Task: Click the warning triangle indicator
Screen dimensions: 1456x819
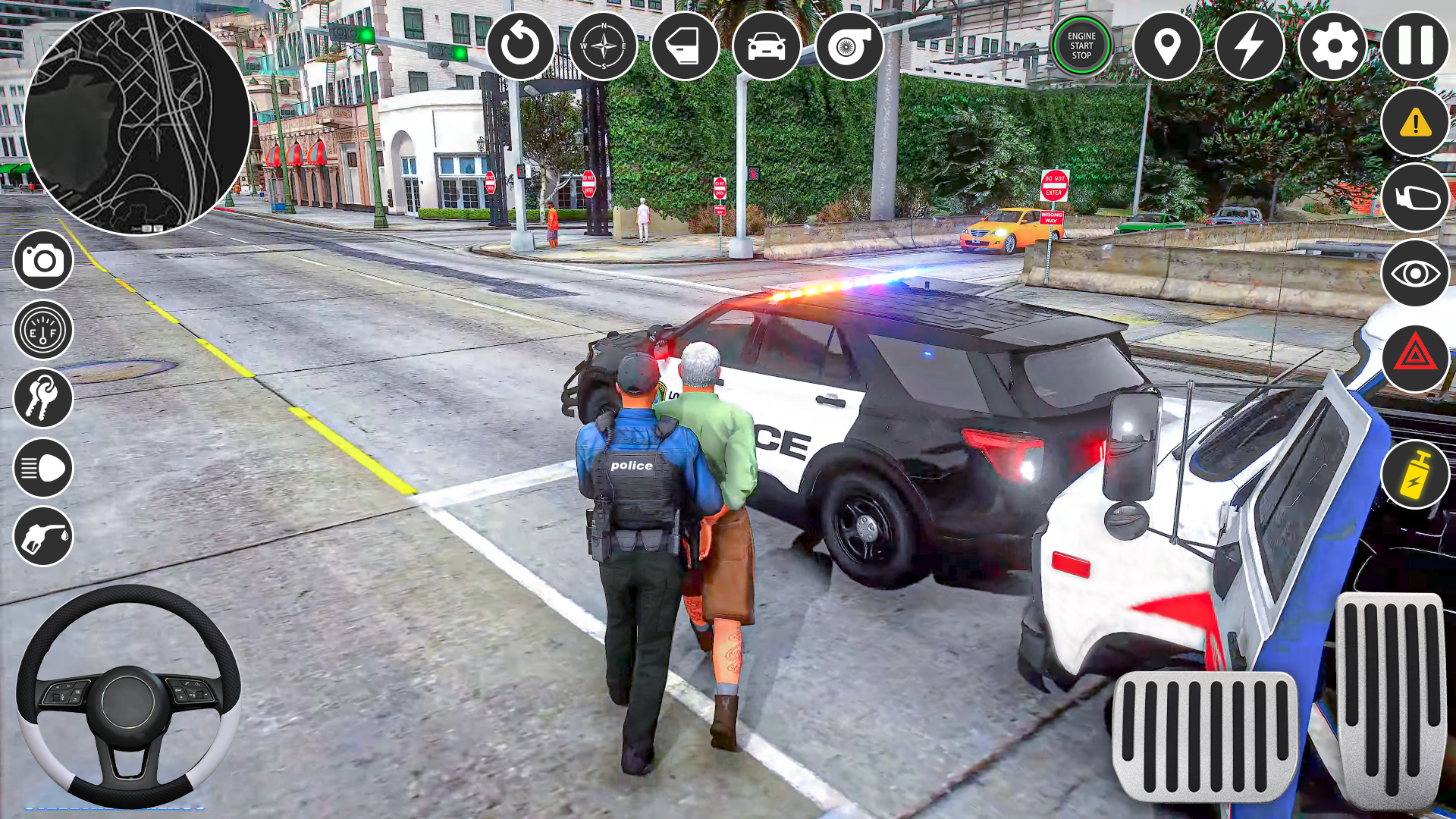Action: [x=1415, y=121]
